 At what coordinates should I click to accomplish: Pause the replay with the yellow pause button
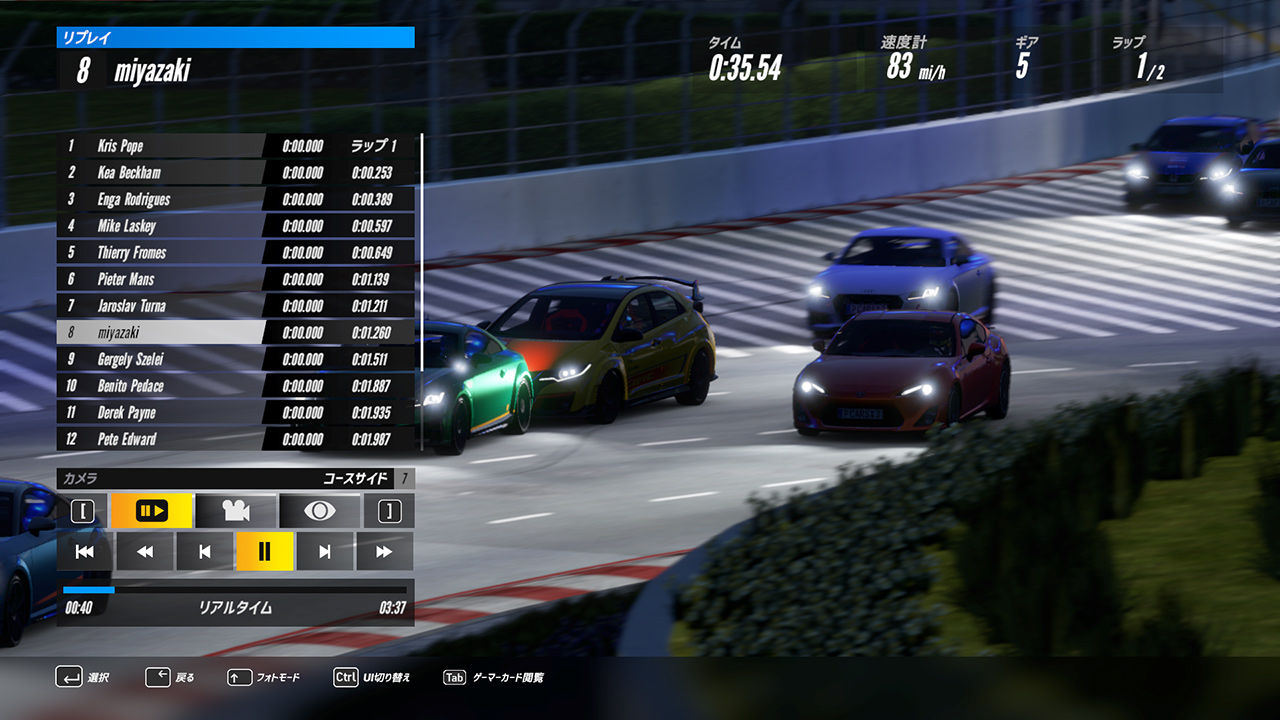[265, 551]
